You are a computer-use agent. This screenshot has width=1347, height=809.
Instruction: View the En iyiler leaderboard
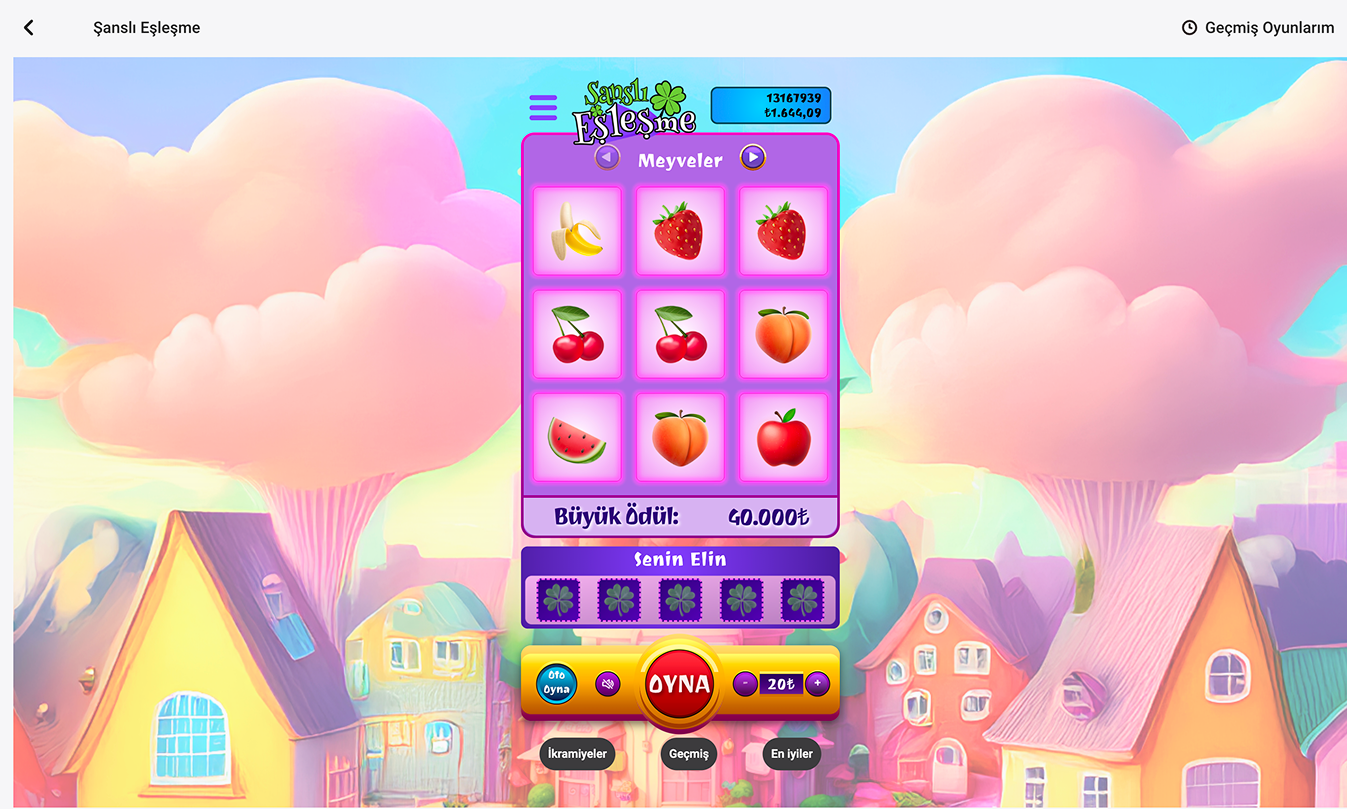pos(791,754)
